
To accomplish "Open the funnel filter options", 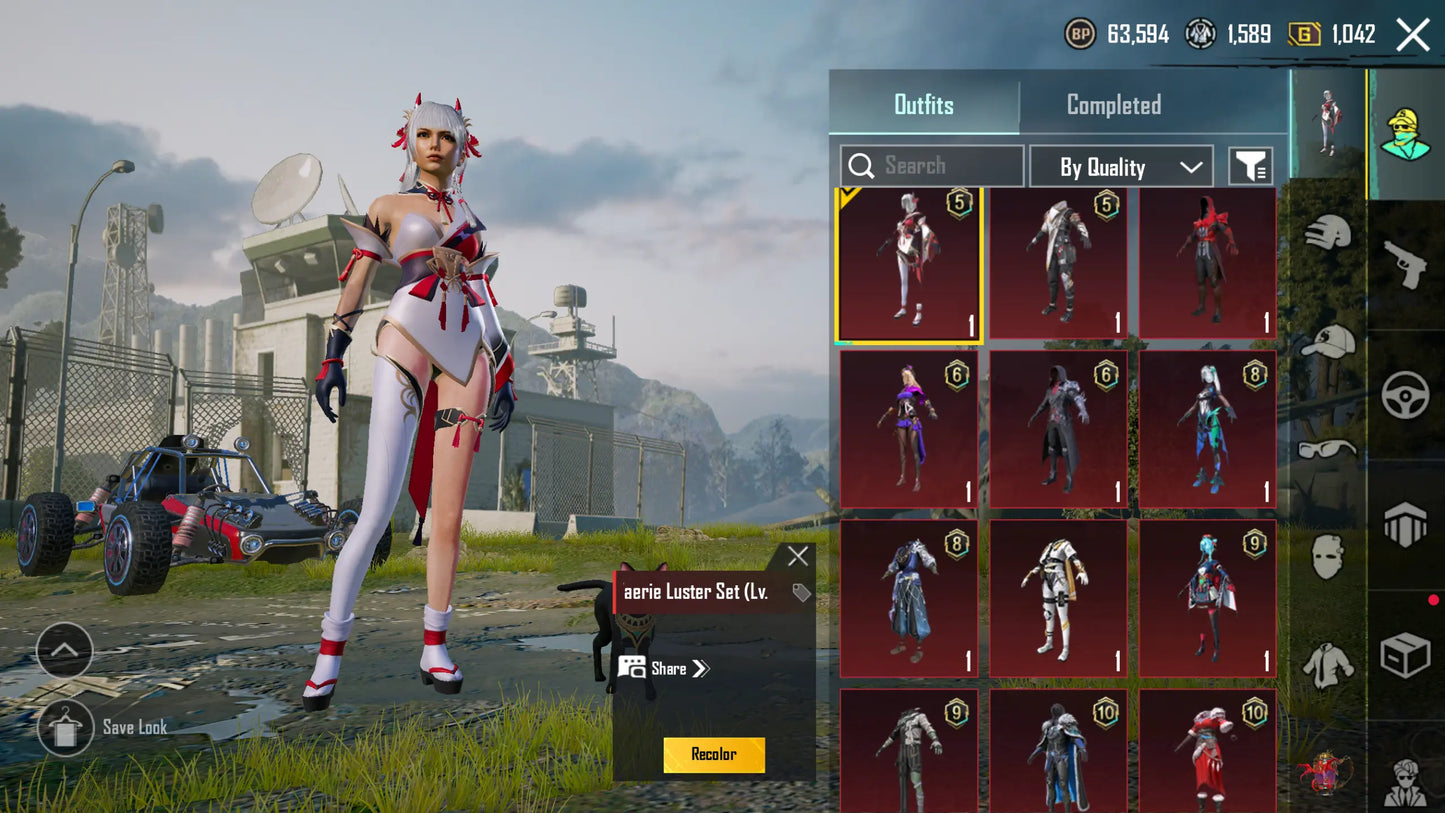I will click(x=1250, y=167).
